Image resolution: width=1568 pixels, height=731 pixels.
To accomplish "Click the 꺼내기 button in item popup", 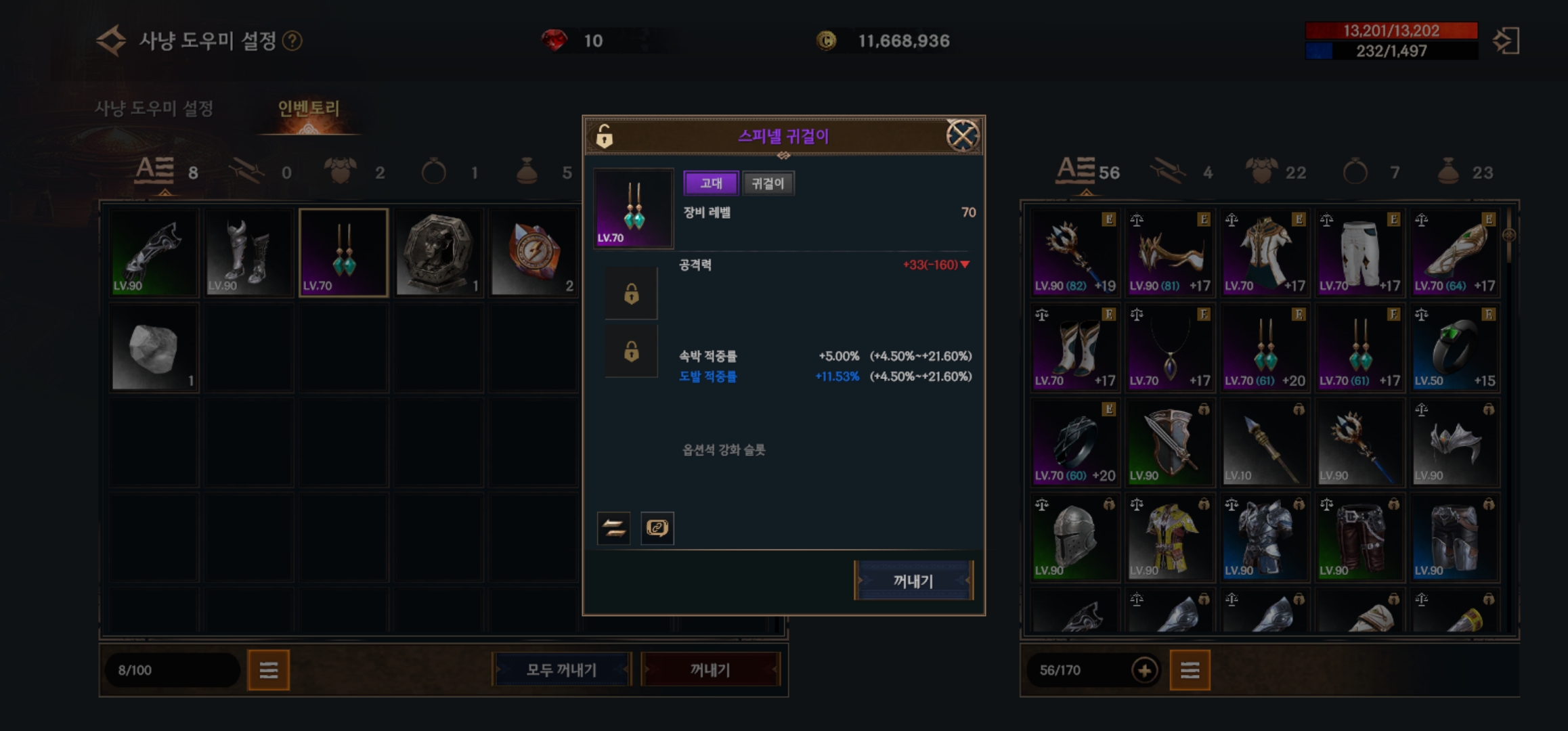I will tap(913, 581).
